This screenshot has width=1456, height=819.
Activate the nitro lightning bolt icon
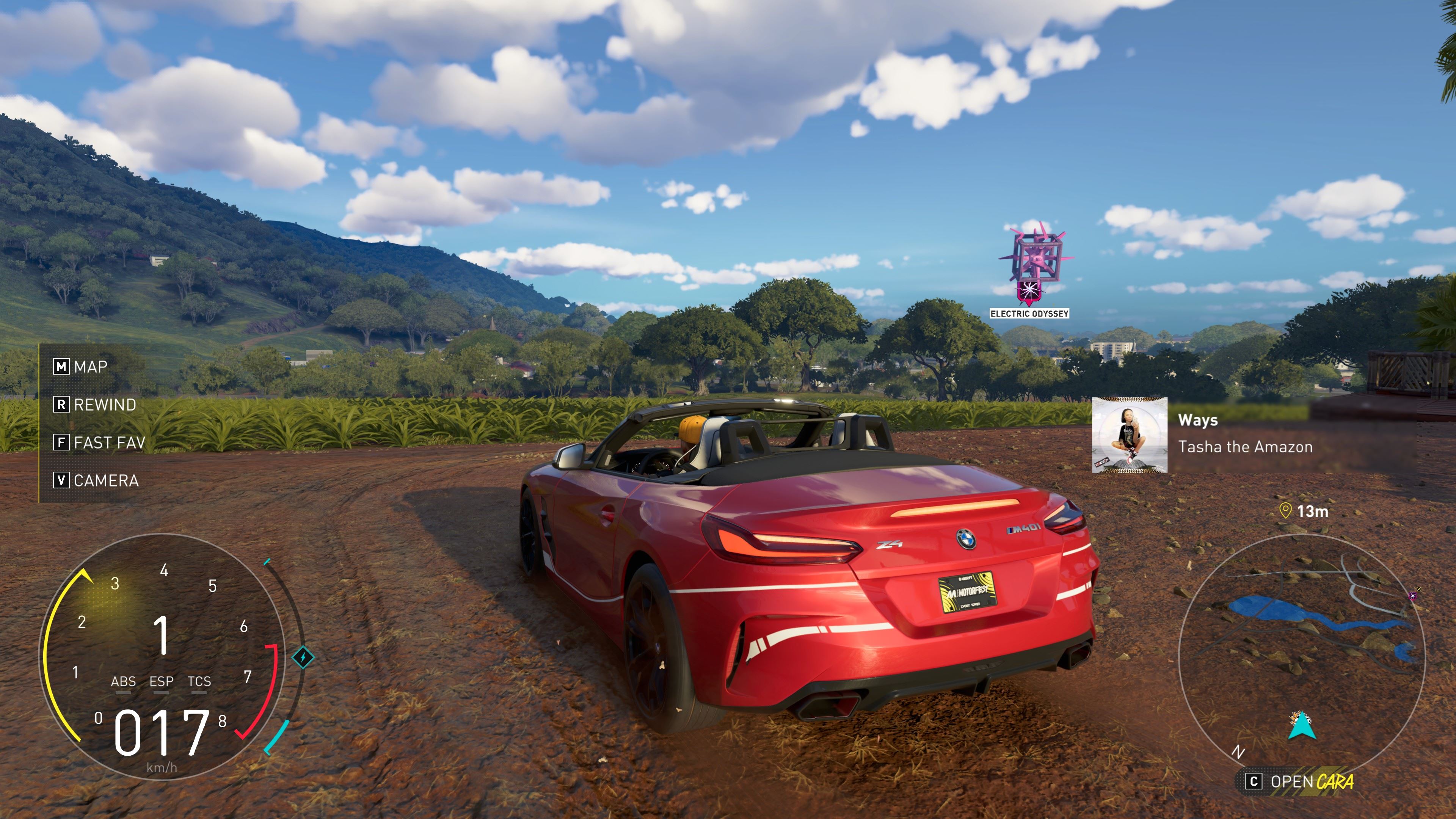(x=303, y=657)
